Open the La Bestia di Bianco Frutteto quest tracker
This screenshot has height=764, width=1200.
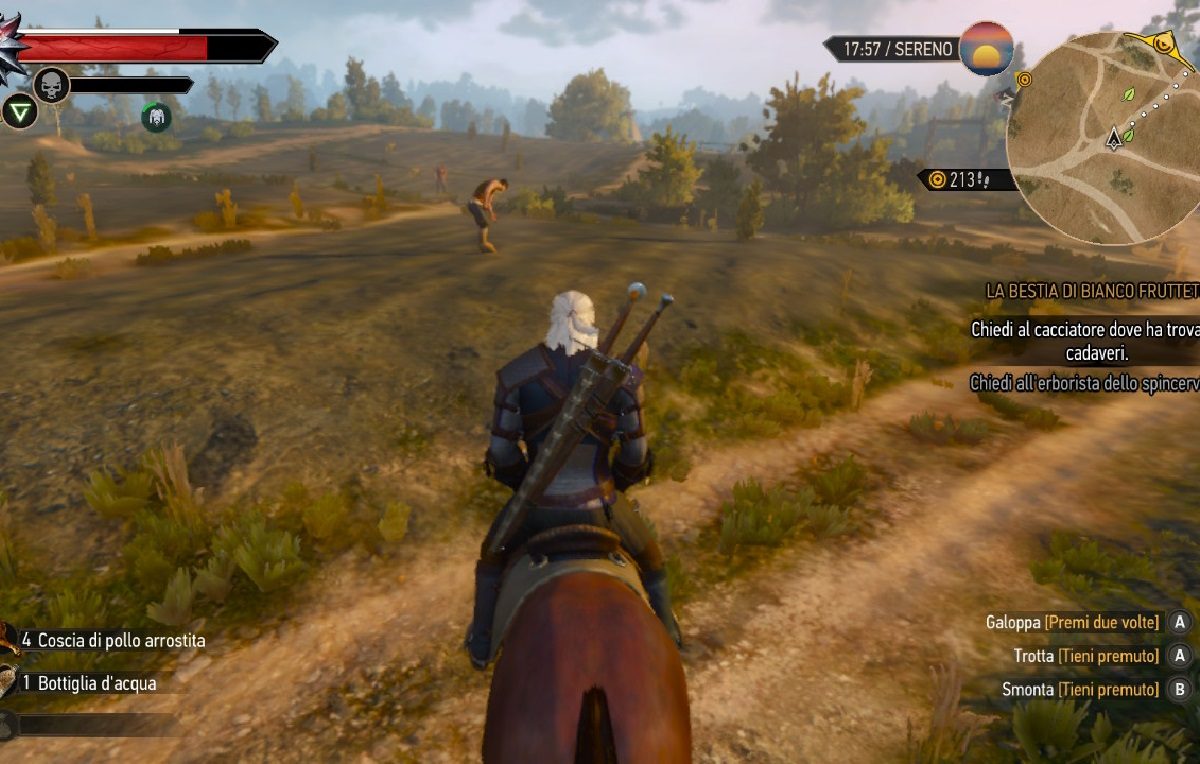(x=1092, y=291)
